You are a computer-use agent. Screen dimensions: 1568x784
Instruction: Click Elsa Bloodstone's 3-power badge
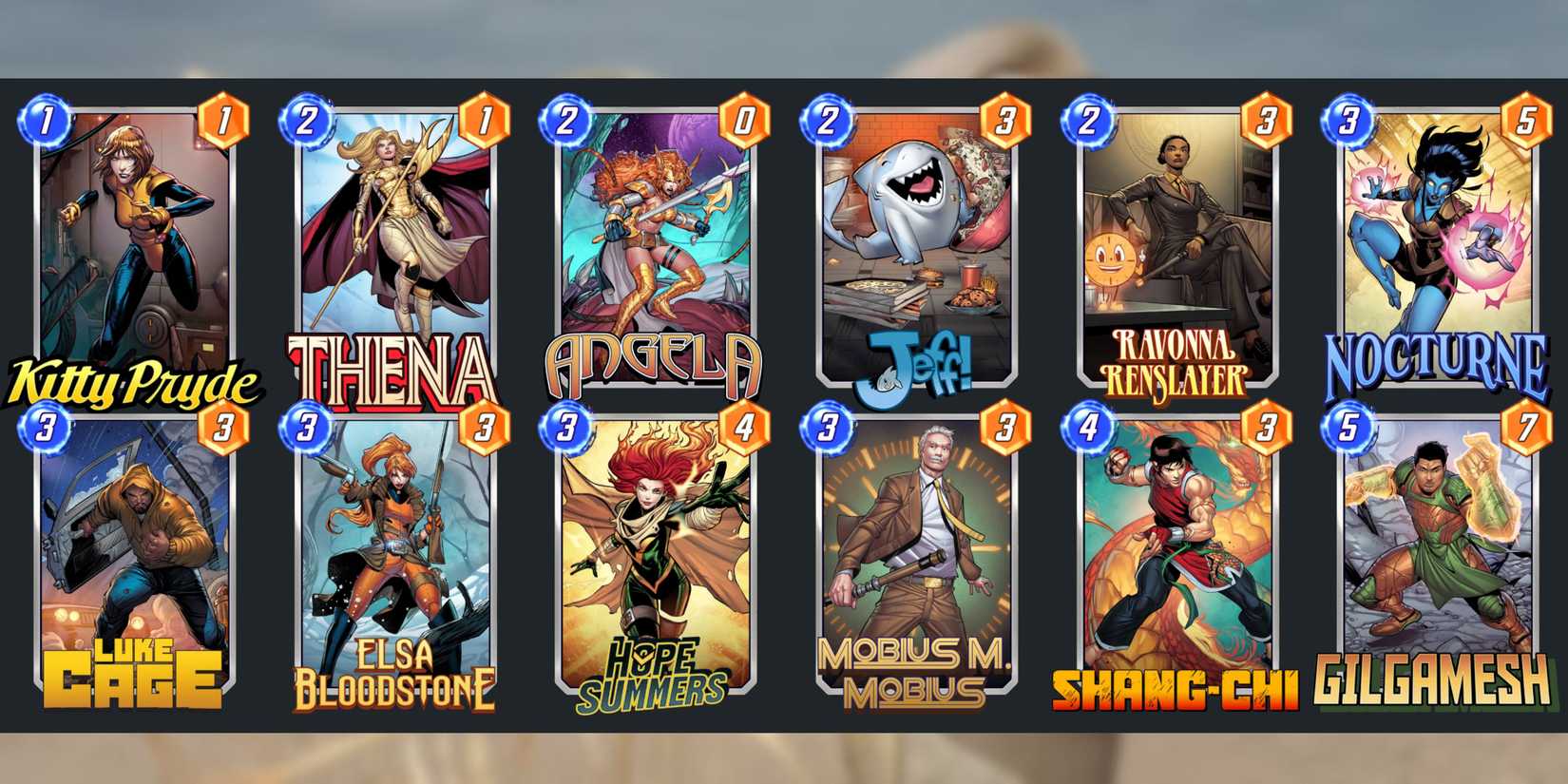[483, 428]
